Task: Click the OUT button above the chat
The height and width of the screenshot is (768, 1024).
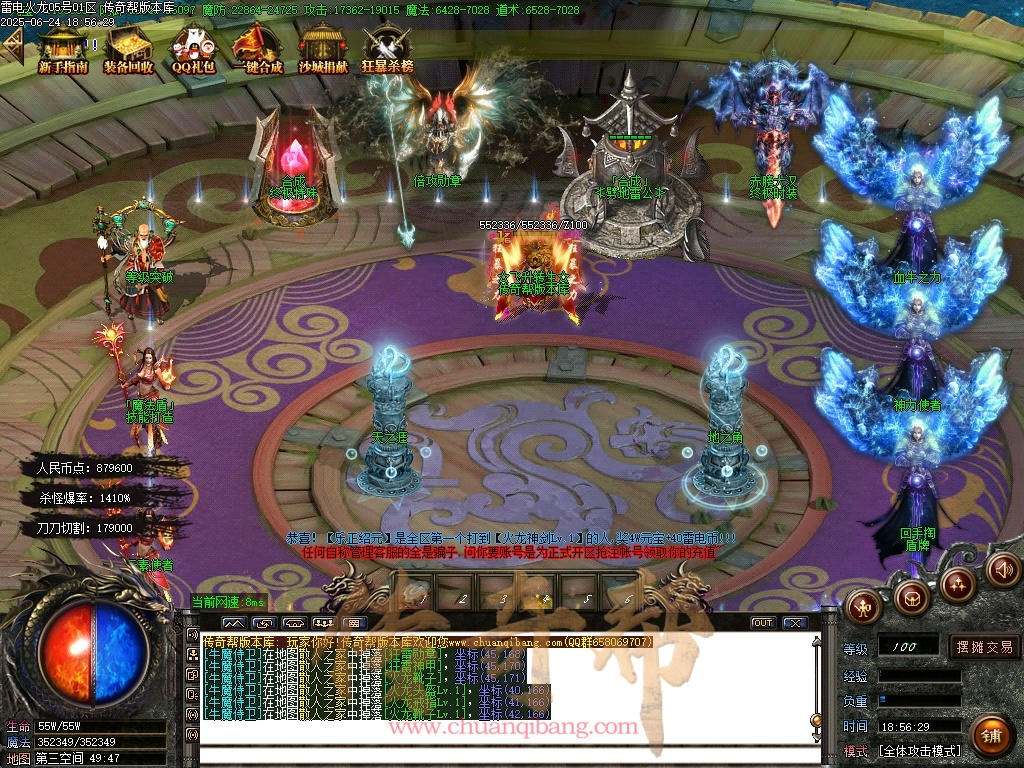Action: [763, 622]
